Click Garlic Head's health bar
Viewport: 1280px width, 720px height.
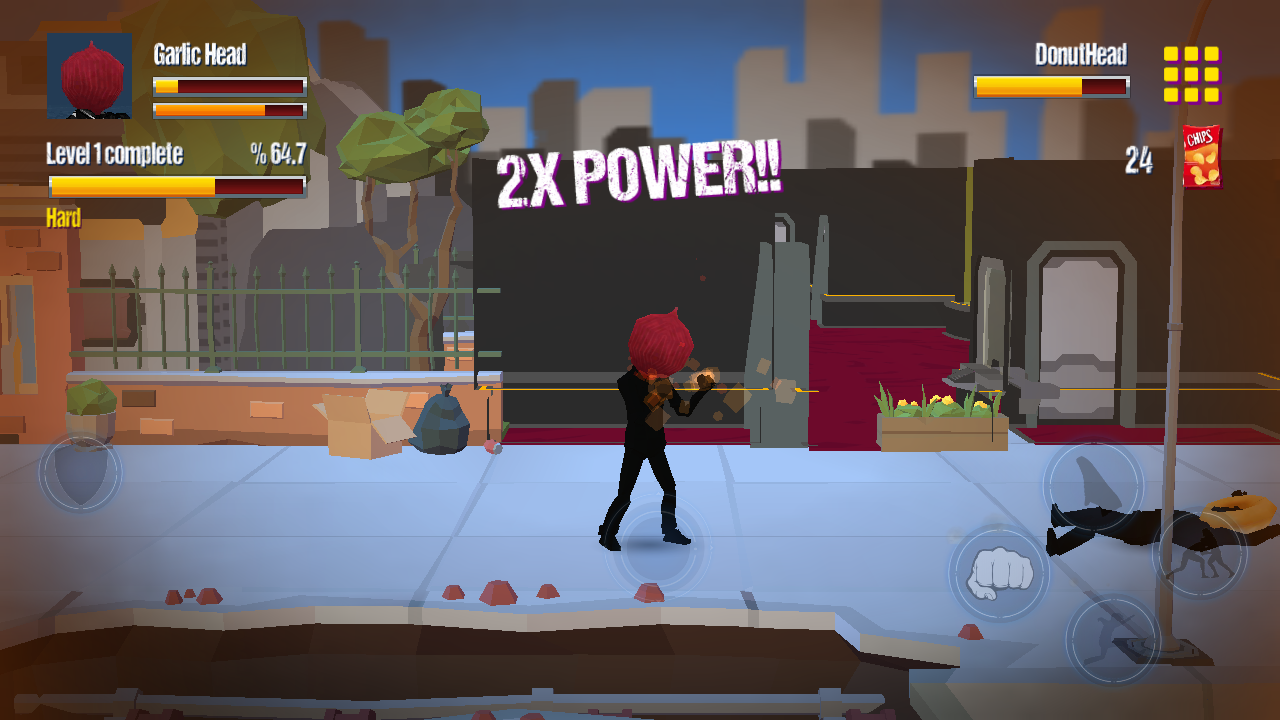(228, 85)
